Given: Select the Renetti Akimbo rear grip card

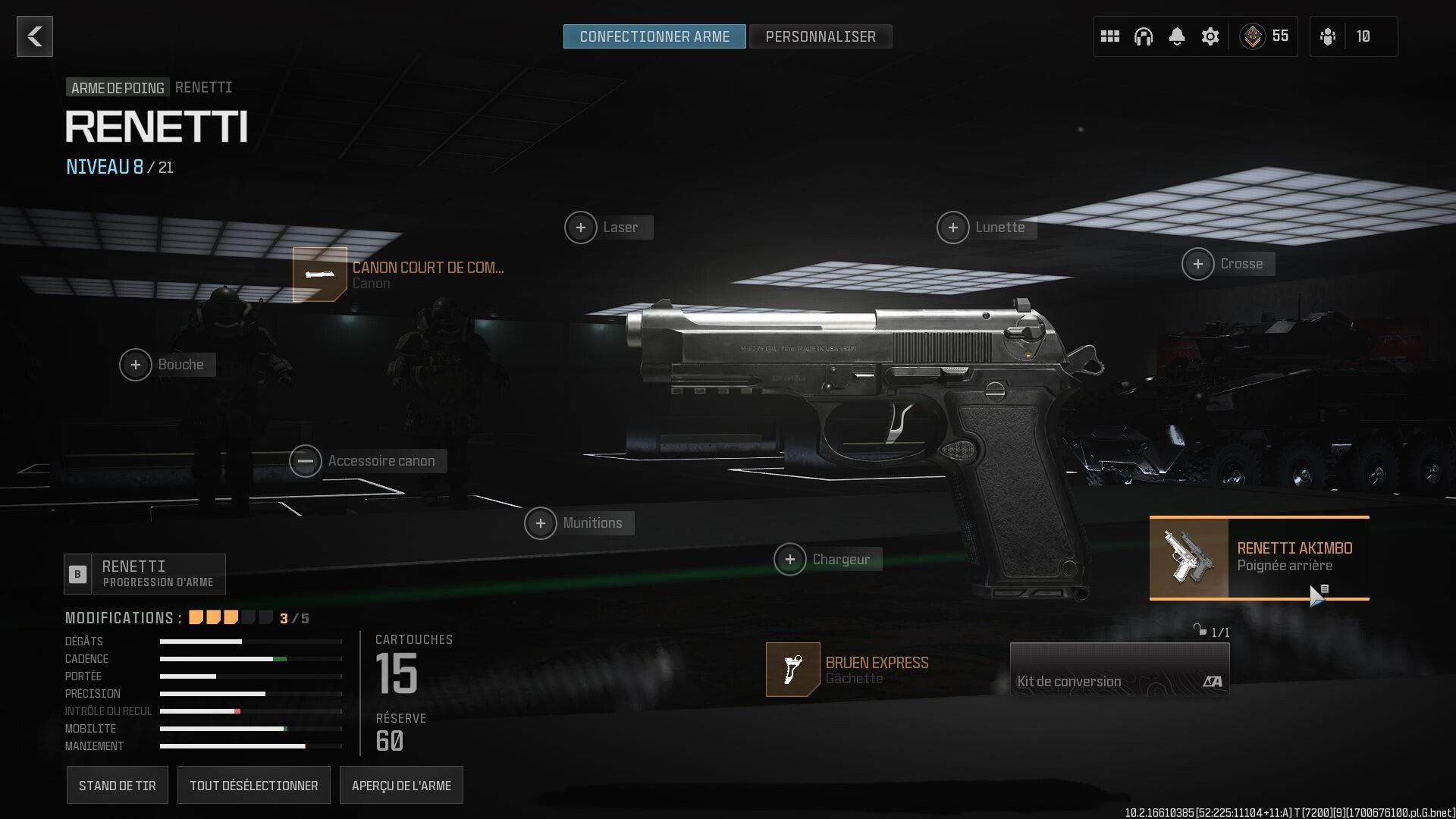Looking at the screenshot, I should pos(1258,557).
